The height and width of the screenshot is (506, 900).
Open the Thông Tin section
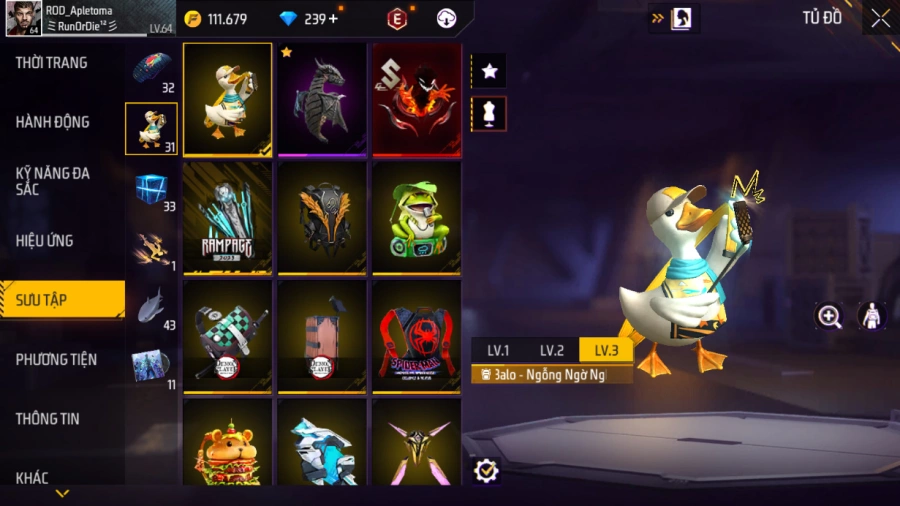point(48,419)
